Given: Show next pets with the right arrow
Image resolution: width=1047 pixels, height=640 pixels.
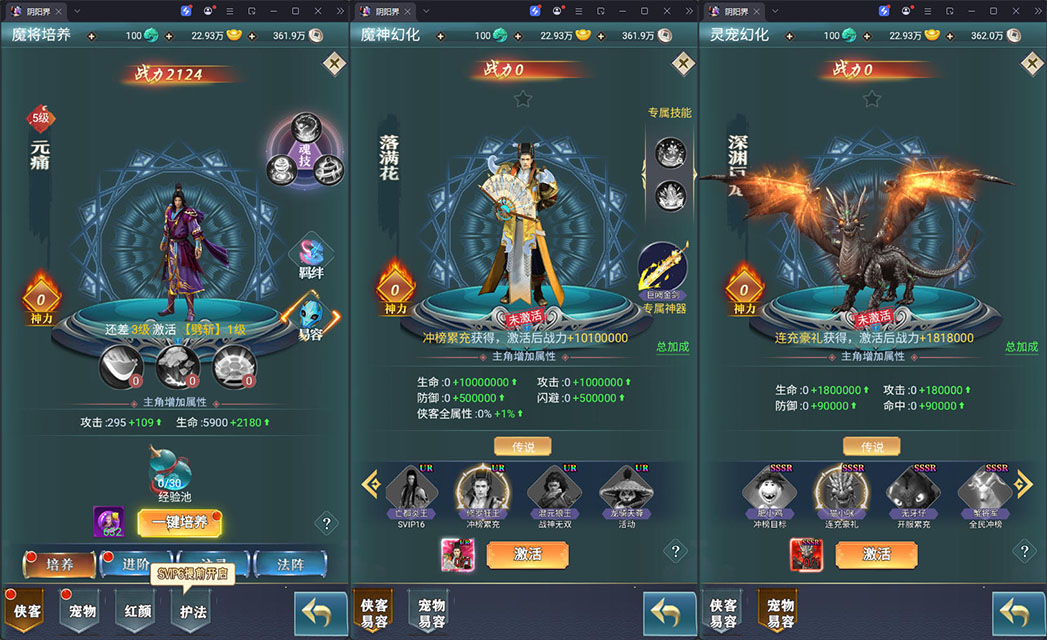Looking at the screenshot, I should pos(1022,484).
